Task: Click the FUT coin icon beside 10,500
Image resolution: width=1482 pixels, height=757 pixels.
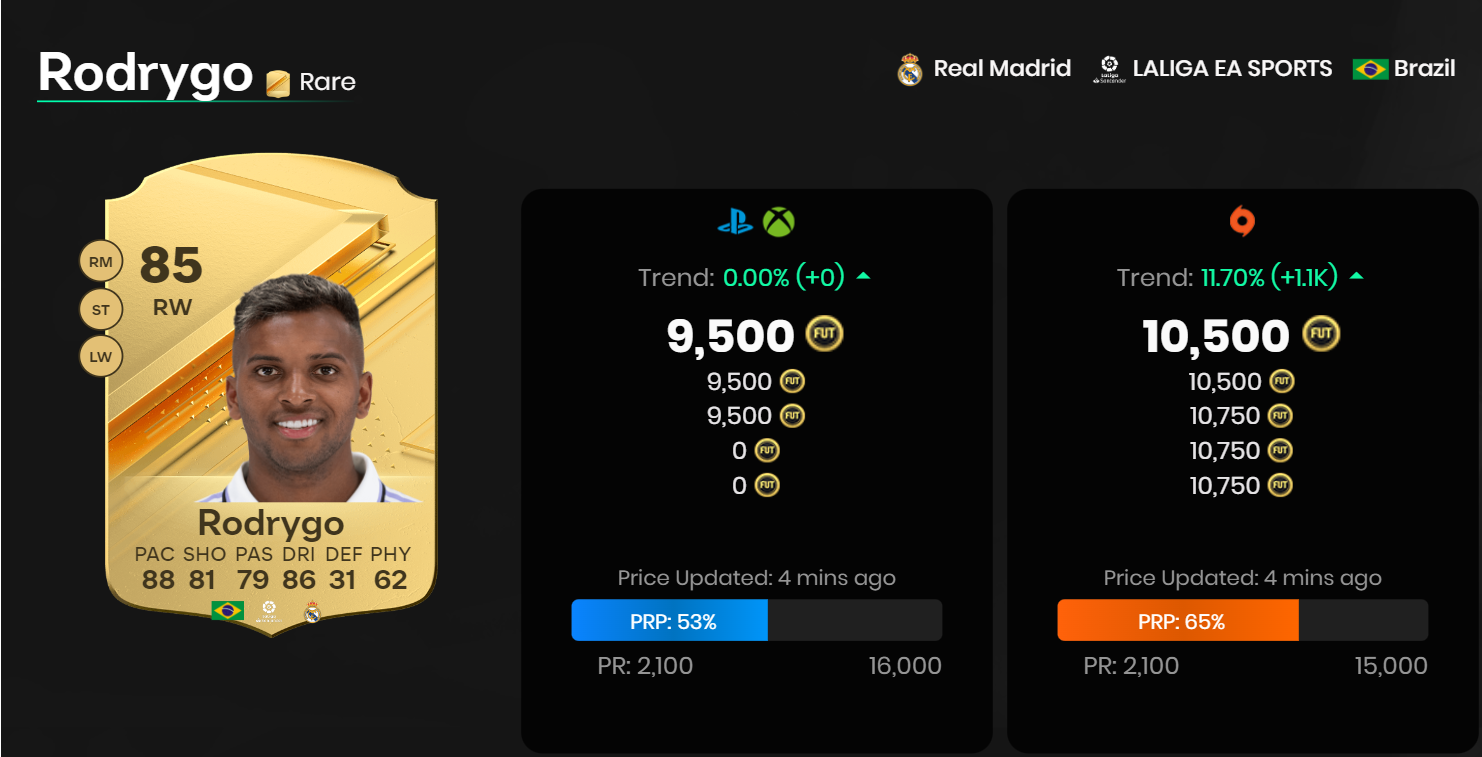Action: 1319,334
